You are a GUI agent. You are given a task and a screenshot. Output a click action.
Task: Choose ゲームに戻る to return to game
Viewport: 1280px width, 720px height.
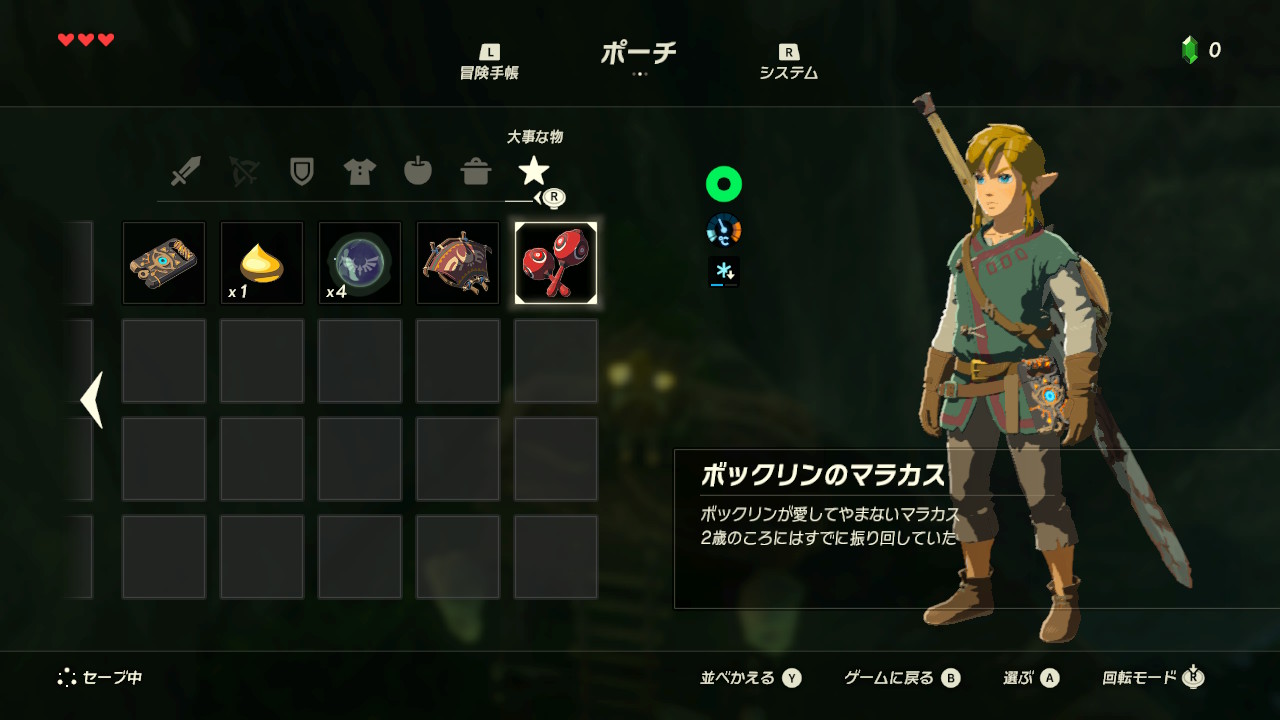tap(901, 678)
